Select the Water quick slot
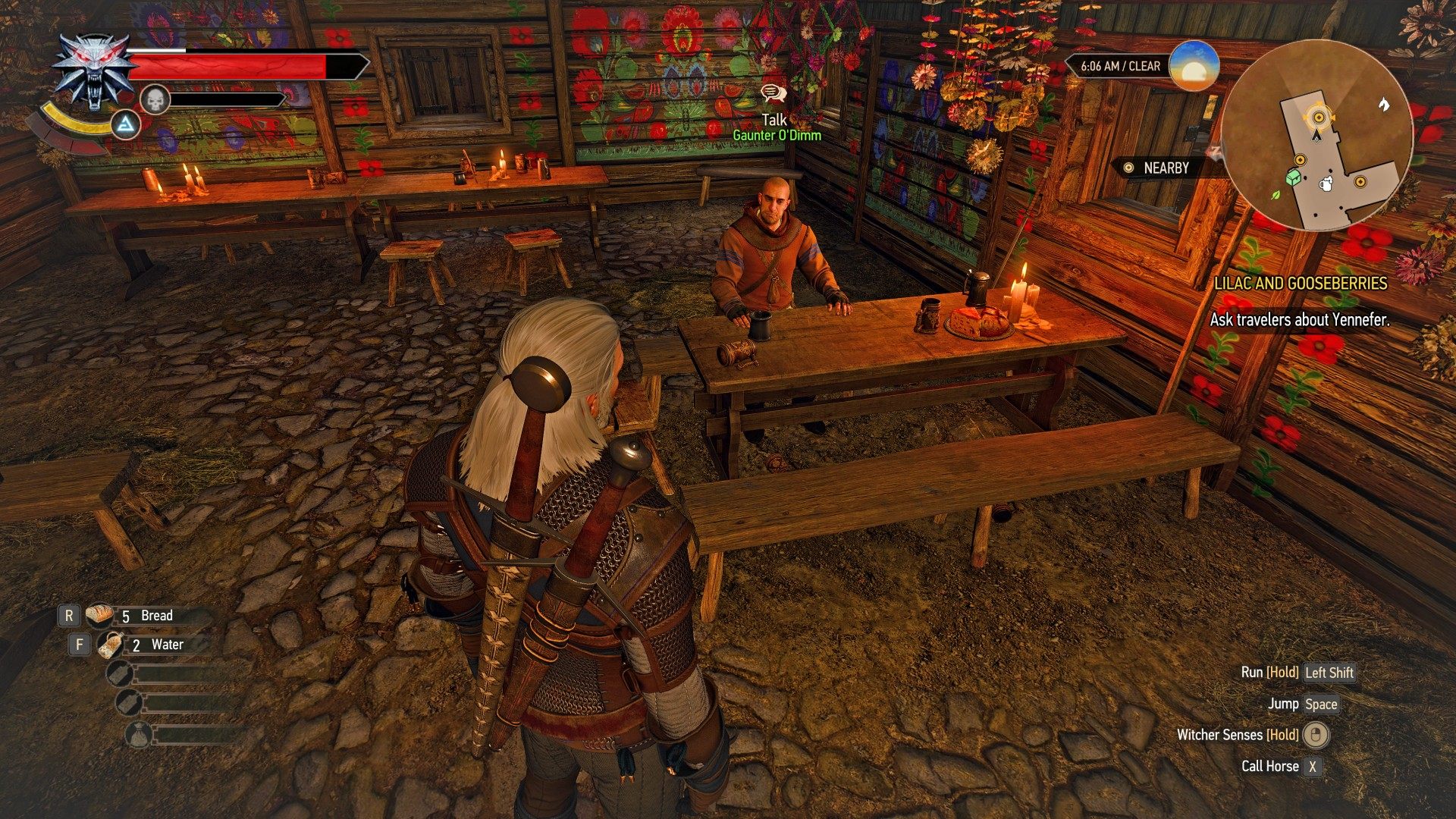The image size is (1456, 819). tap(148, 645)
